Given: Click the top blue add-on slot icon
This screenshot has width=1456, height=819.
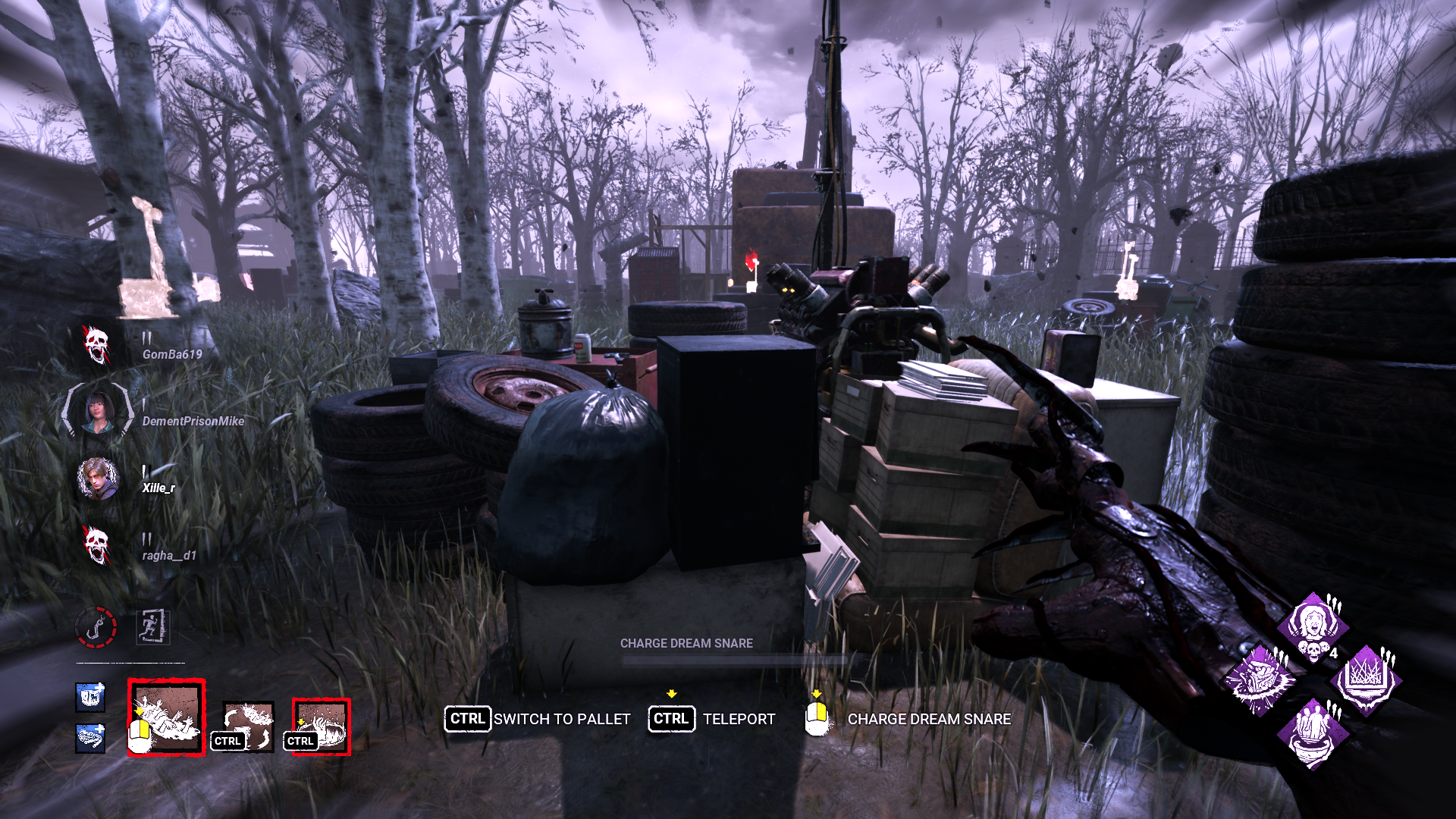Looking at the screenshot, I should [90, 698].
